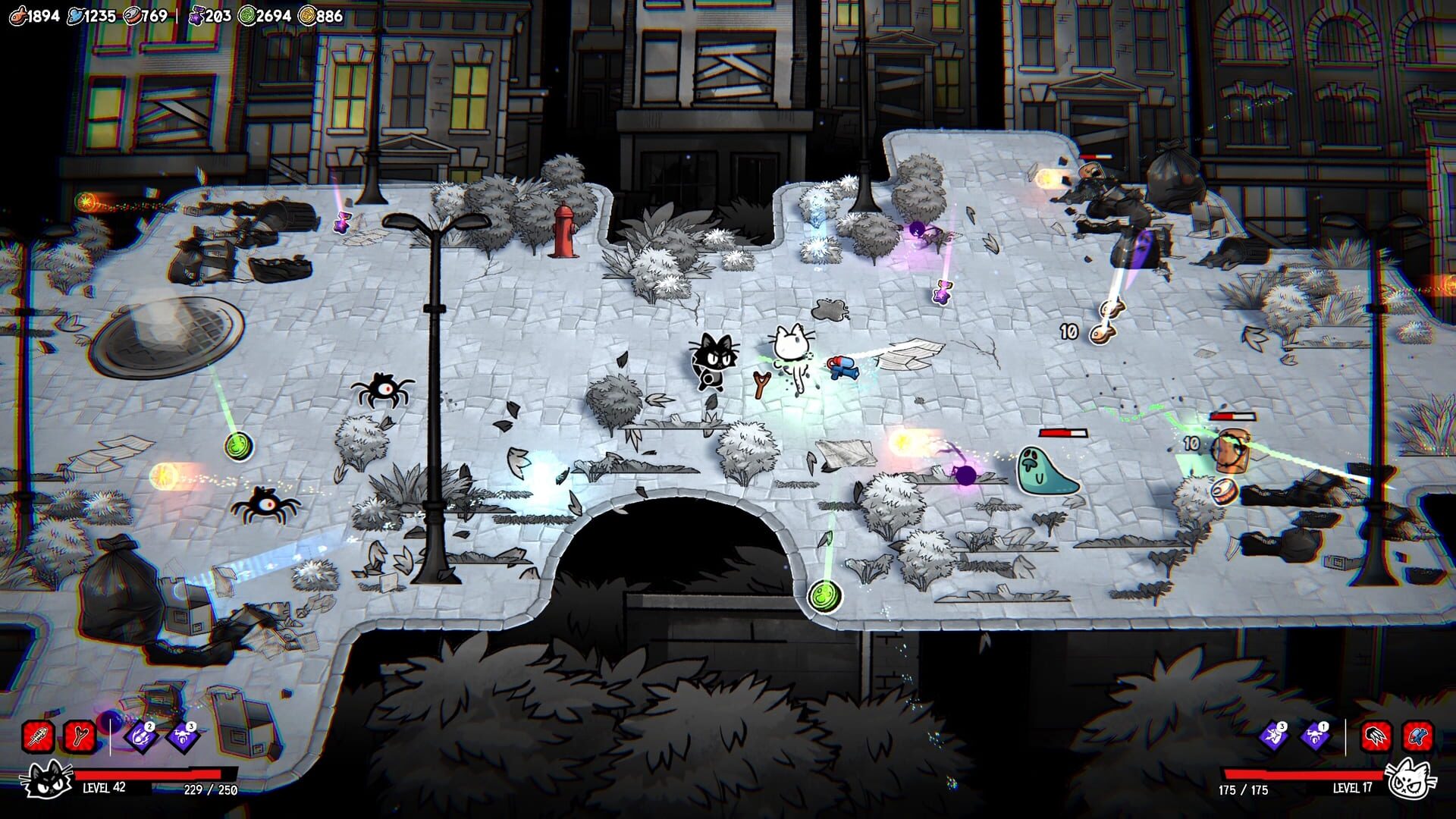The height and width of the screenshot is (819, 1456).
Task: Click Player 2's drone upgrade icon showing count 1
Action: [1314, 737]
